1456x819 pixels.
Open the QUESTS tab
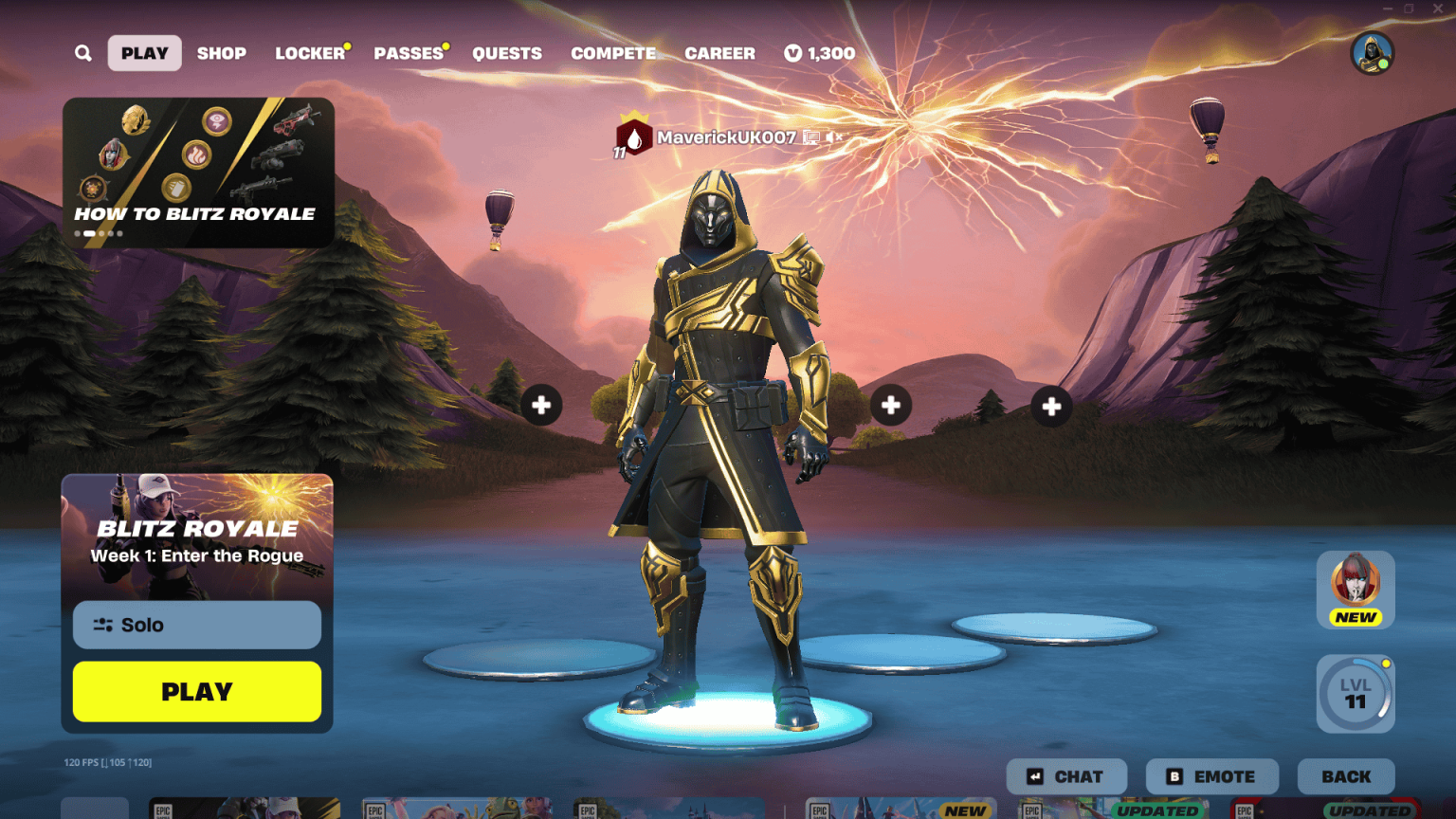coord(507,53)
